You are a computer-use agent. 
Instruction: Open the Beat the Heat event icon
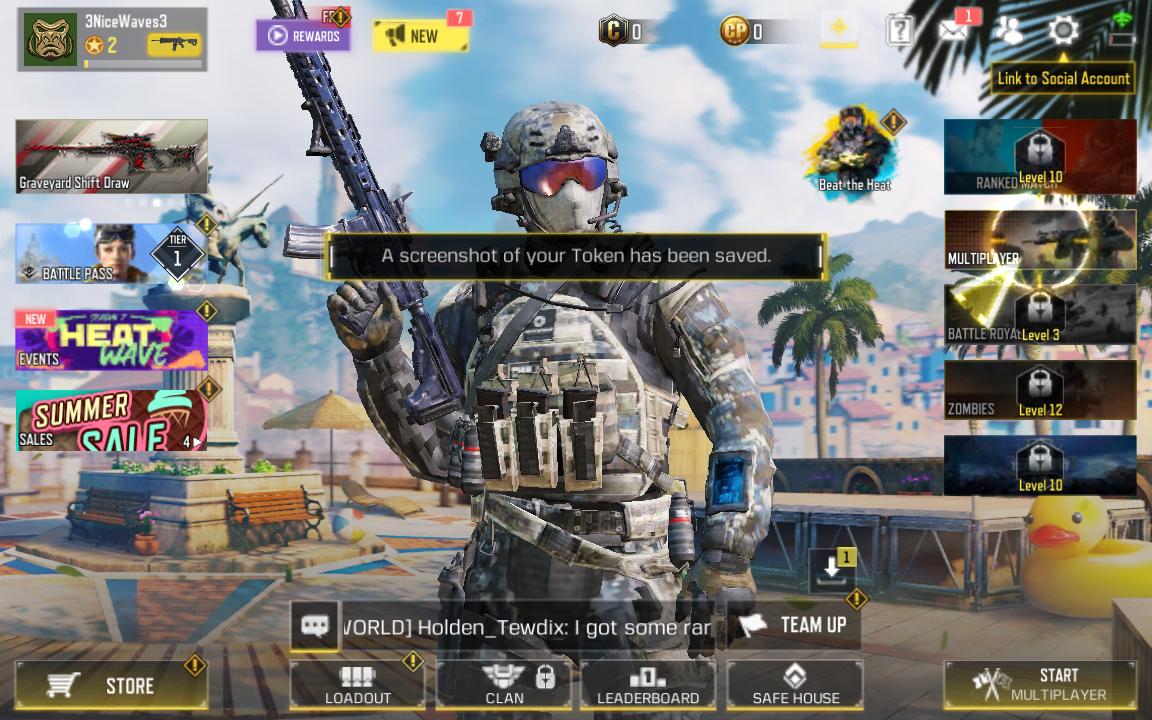[x=854, y=152]
